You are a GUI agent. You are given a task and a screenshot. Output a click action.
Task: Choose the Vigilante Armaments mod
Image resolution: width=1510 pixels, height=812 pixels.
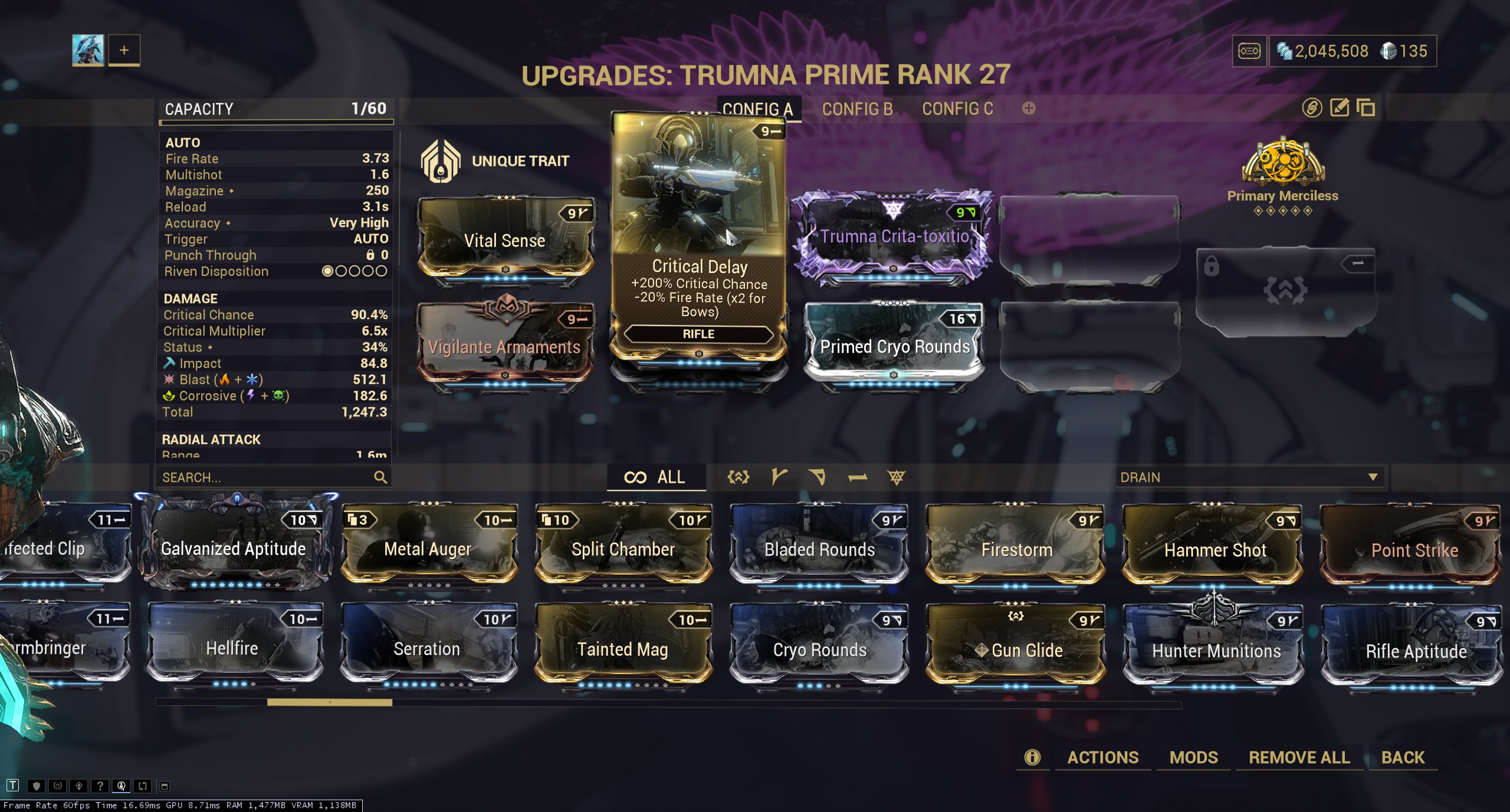tap(505, 346)
